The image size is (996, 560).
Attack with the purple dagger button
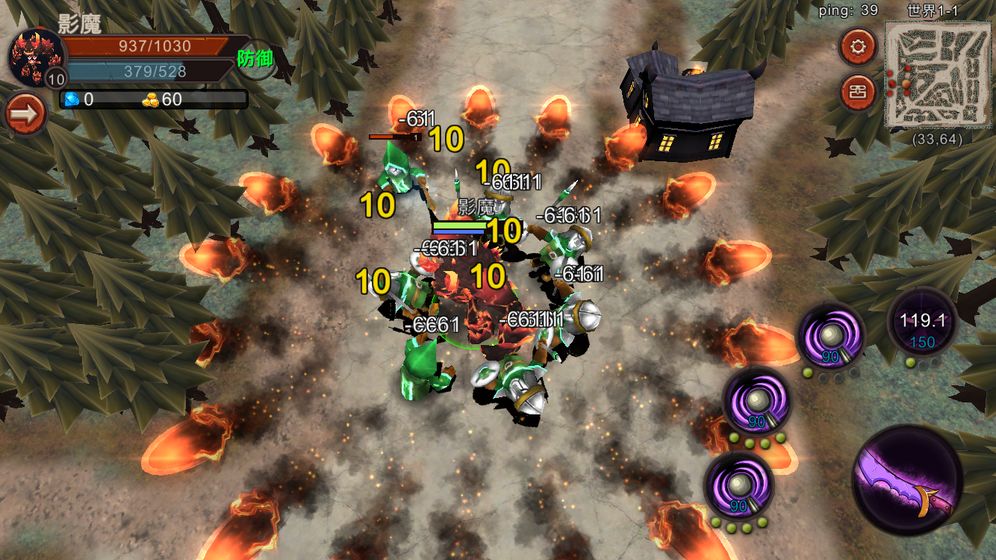click(907, 481)
